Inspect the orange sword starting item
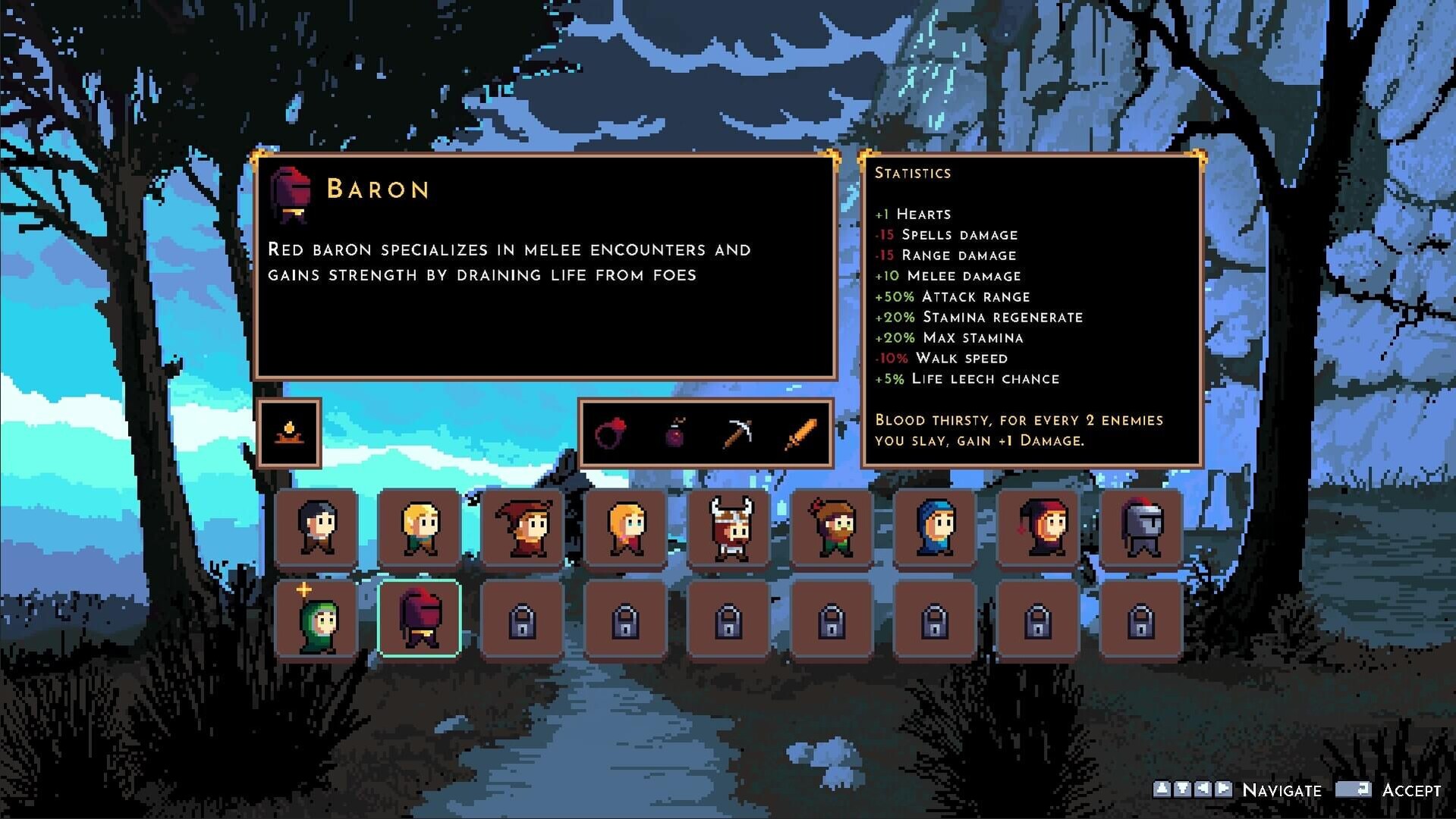The width and height of the screenshot is (1456, 819). pos(800,434)
